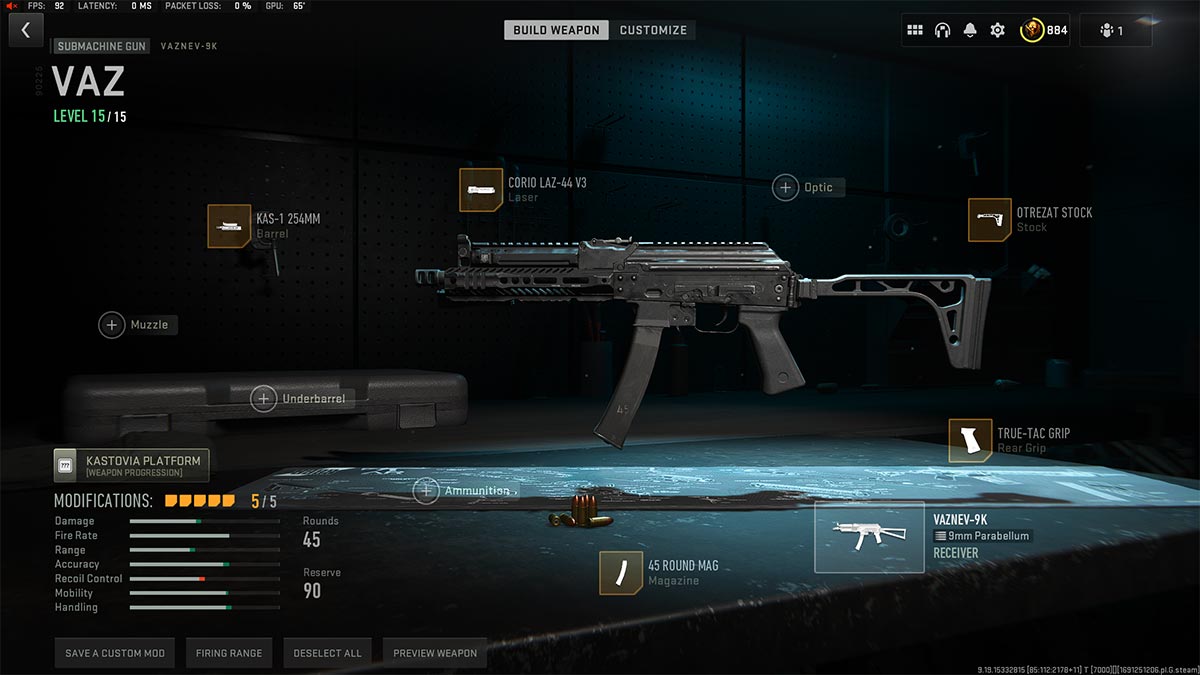The height and width of the screenshot is (675, 1200).
Task: Add an Ammunition attachment
Action: pyautogui.click(x=427, y=491)
